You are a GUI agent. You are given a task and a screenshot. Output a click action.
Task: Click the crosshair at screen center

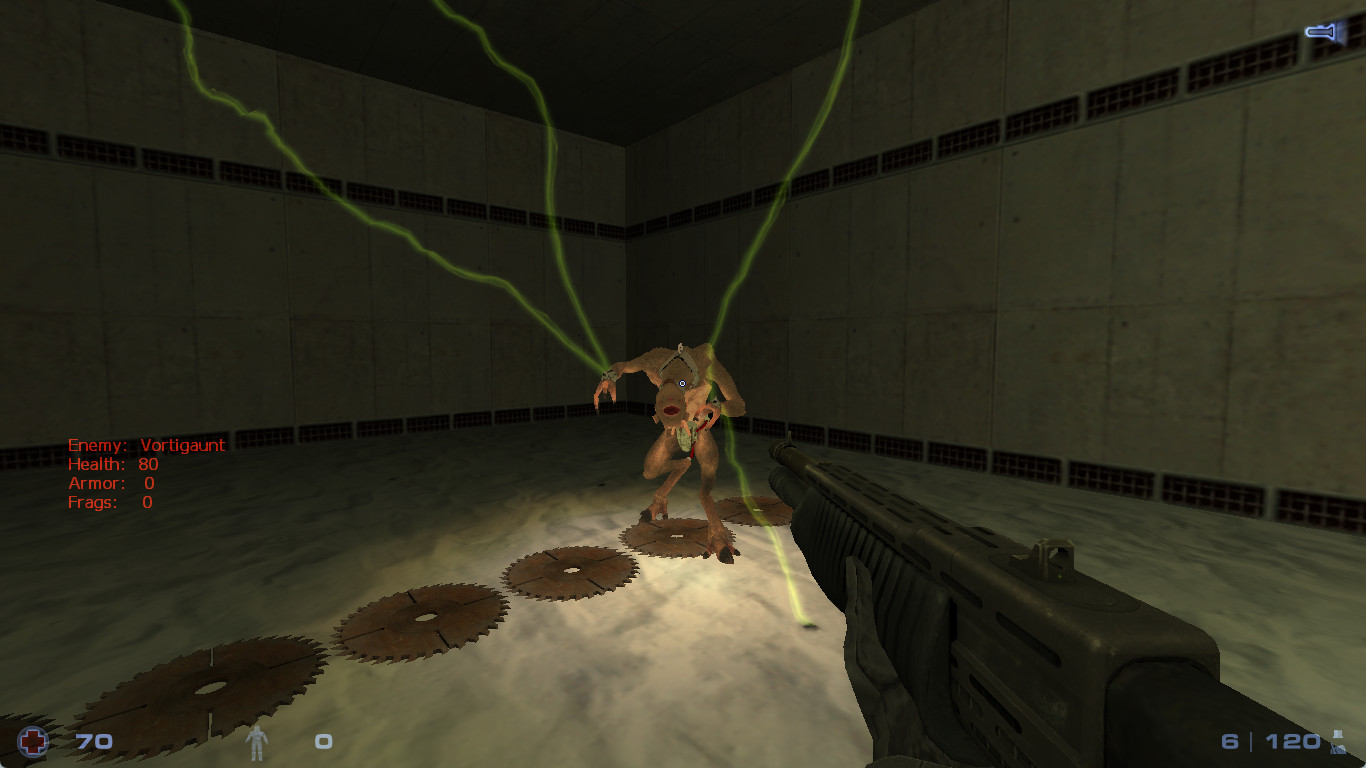pos(681,384)
